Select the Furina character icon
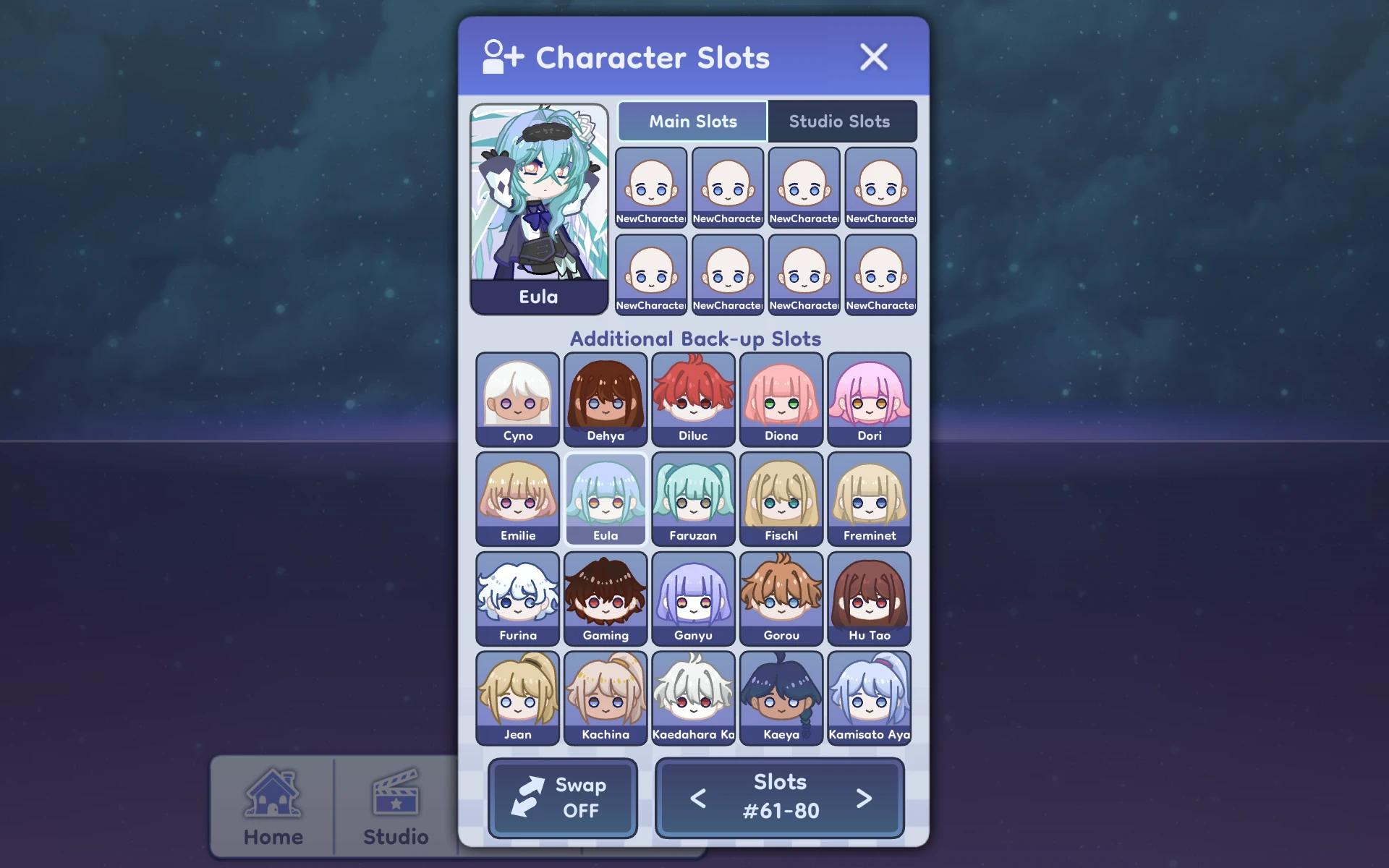Image resolution: width=1389 pixels, height=868 pixels. tap(517, 598)
